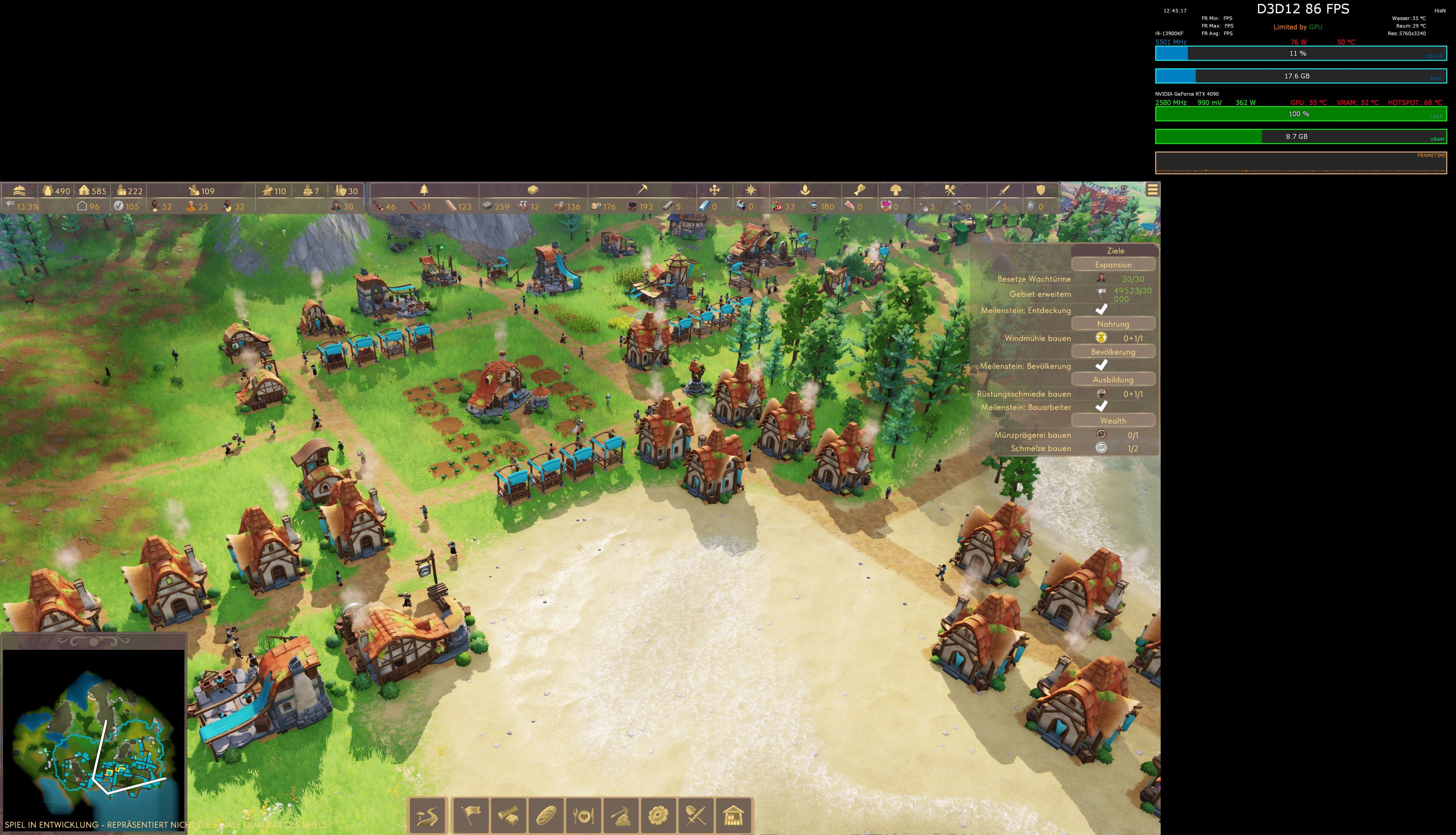Expand the Wealth section
The height and width of the screenshot is (835, 1456).
click(1114, 420)
